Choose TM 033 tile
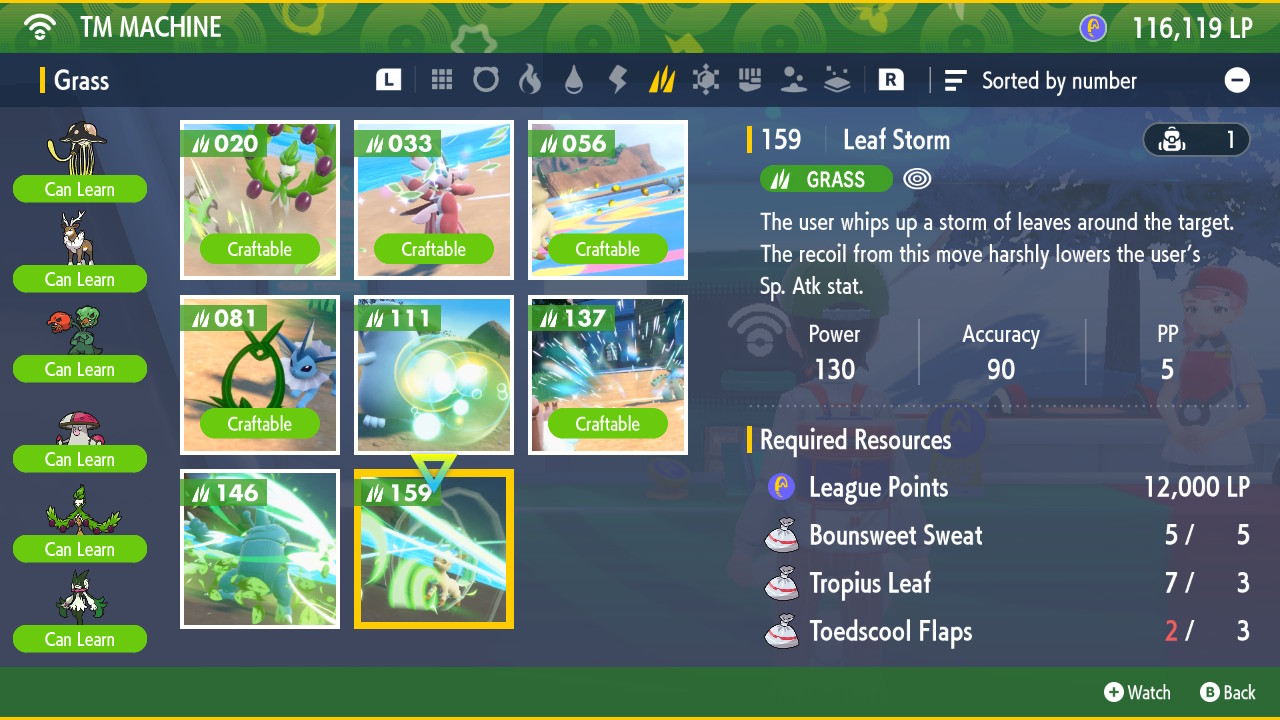The width and height of the screenshot is (1280, 720). pyautogui.click(x=434, y=200)
